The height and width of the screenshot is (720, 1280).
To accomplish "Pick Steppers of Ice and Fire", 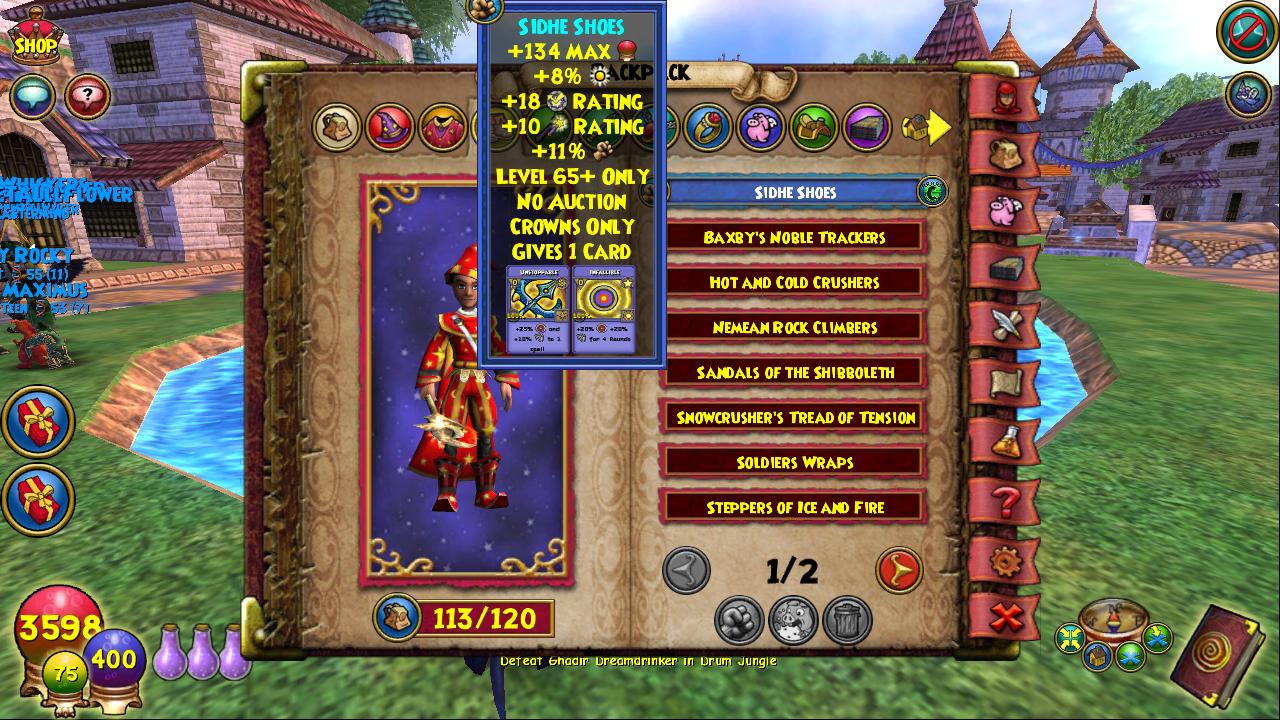I will click(795, 508).
